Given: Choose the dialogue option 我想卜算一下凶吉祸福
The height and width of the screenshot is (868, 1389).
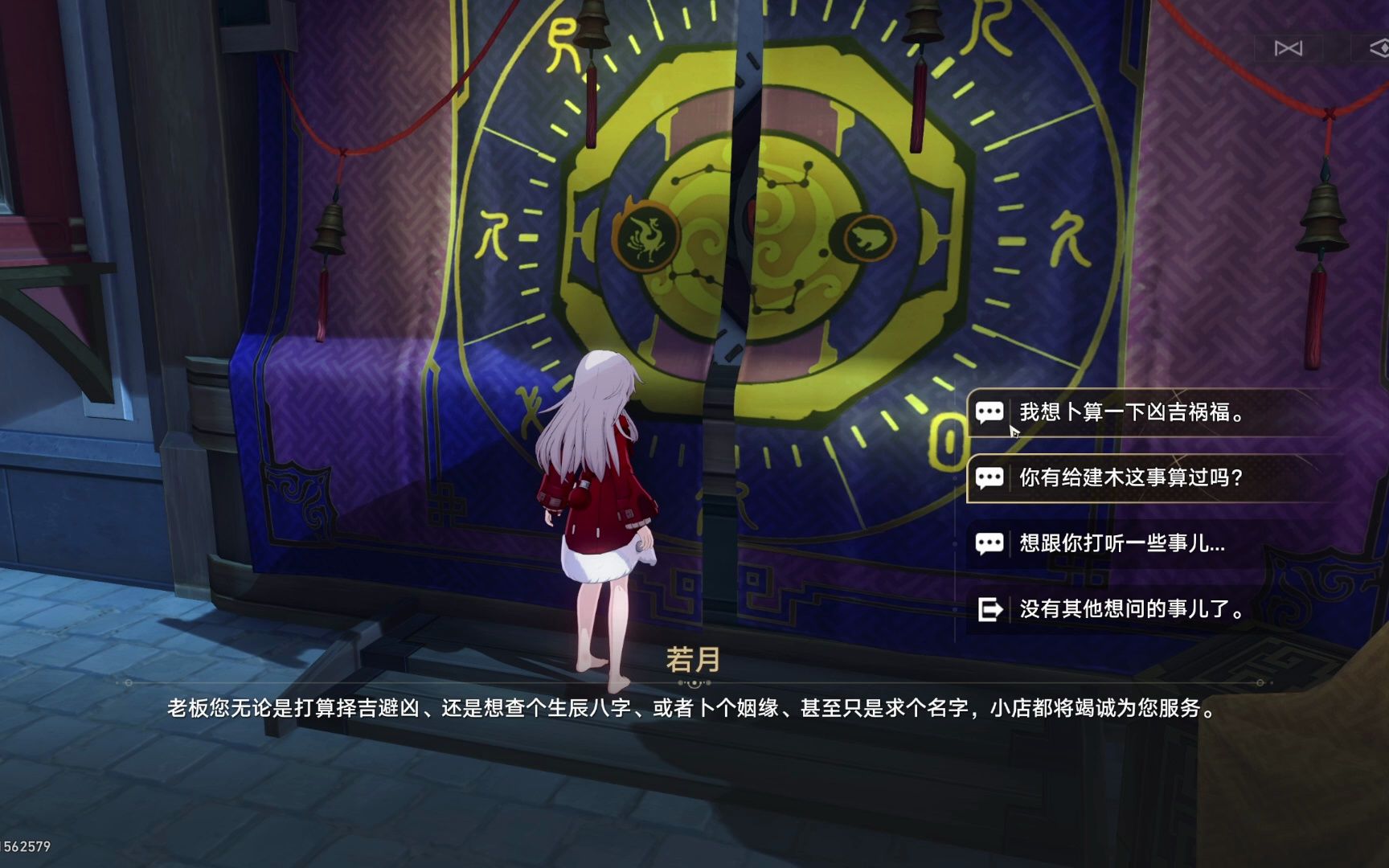Looking at the screenshot, I should (1133, 413).
